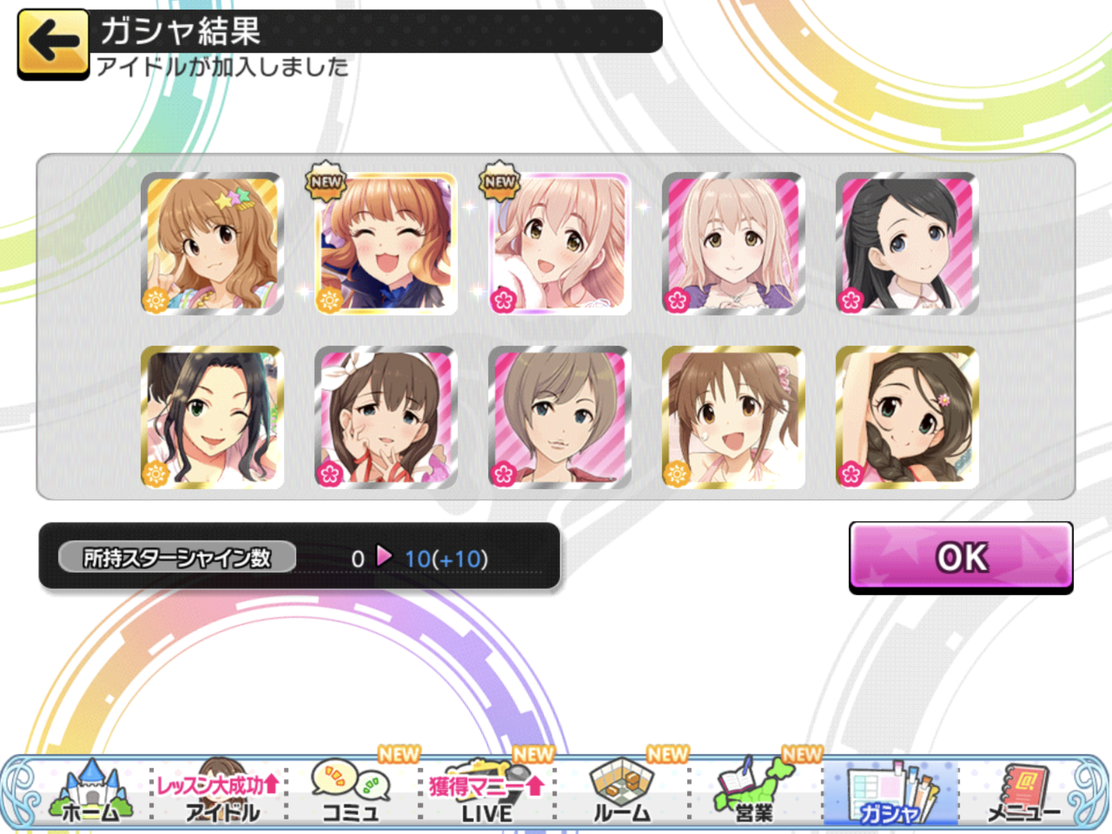The height and width of the screenshot is (834, 1112).
Task: Open the brown twin-tail idol card
Action: click(x=733, y=417)
